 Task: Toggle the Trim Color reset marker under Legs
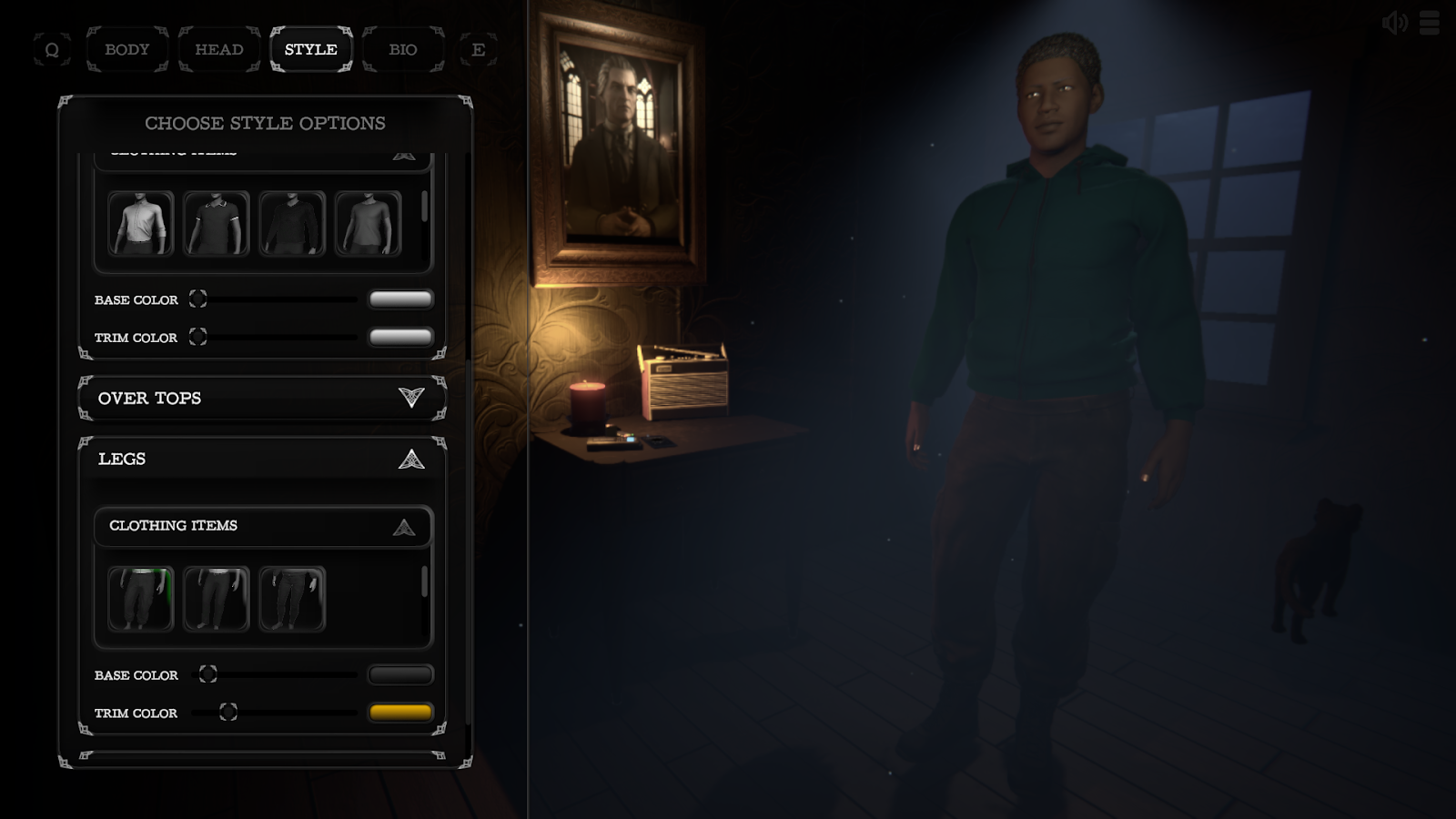click(227, 713)
